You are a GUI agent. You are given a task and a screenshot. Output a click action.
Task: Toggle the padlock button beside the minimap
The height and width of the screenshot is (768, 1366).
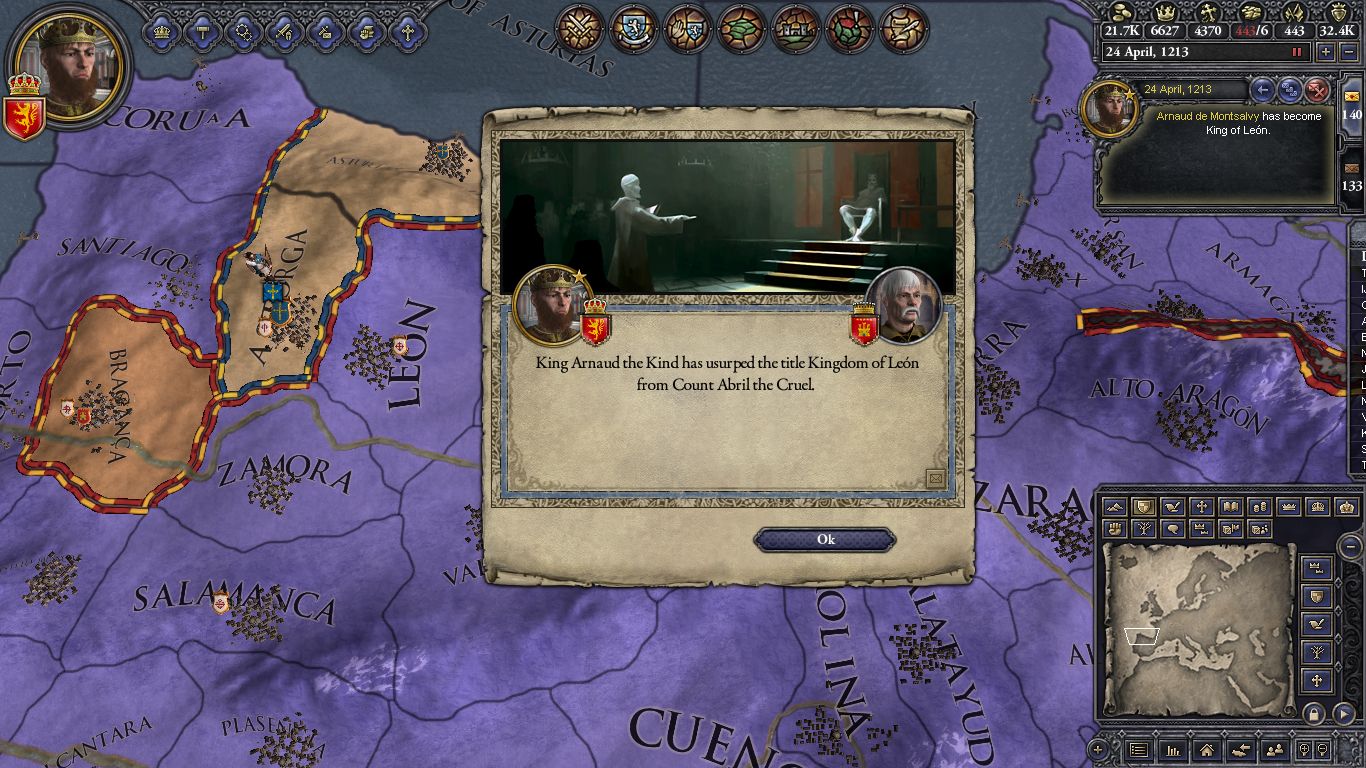(x=1314, y=714)
